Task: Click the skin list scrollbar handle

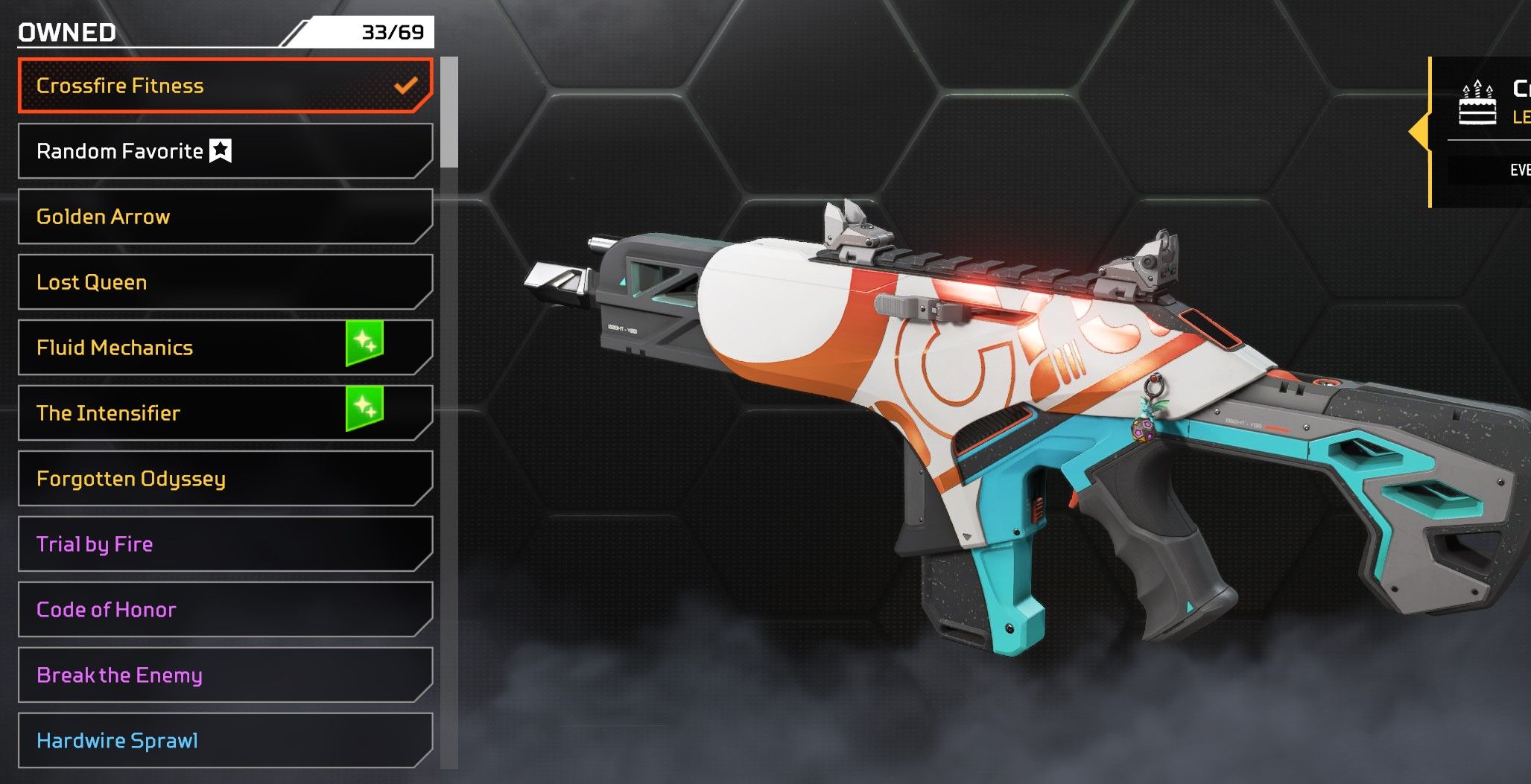Action: pos(448,112)
